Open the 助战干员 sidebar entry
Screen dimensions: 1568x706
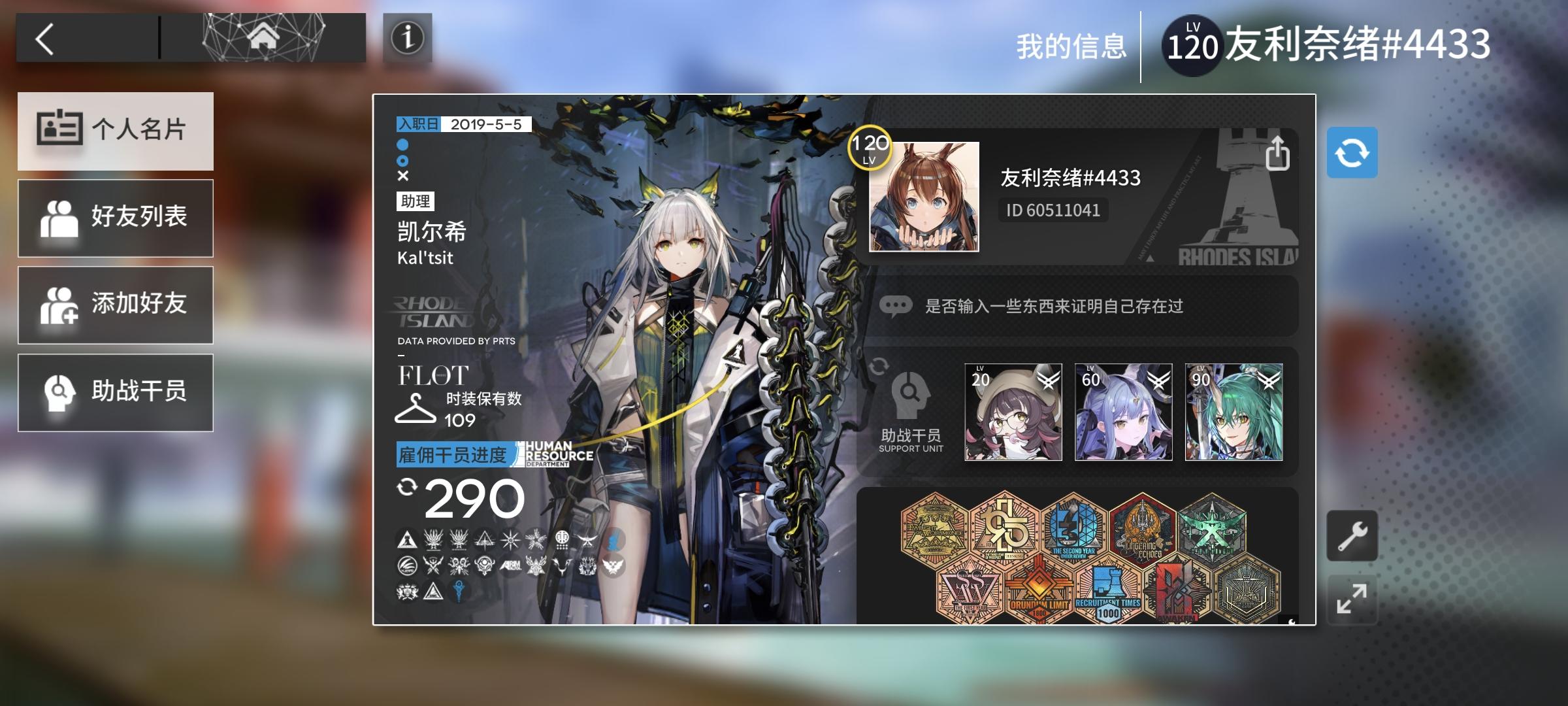tap(116, 392)
